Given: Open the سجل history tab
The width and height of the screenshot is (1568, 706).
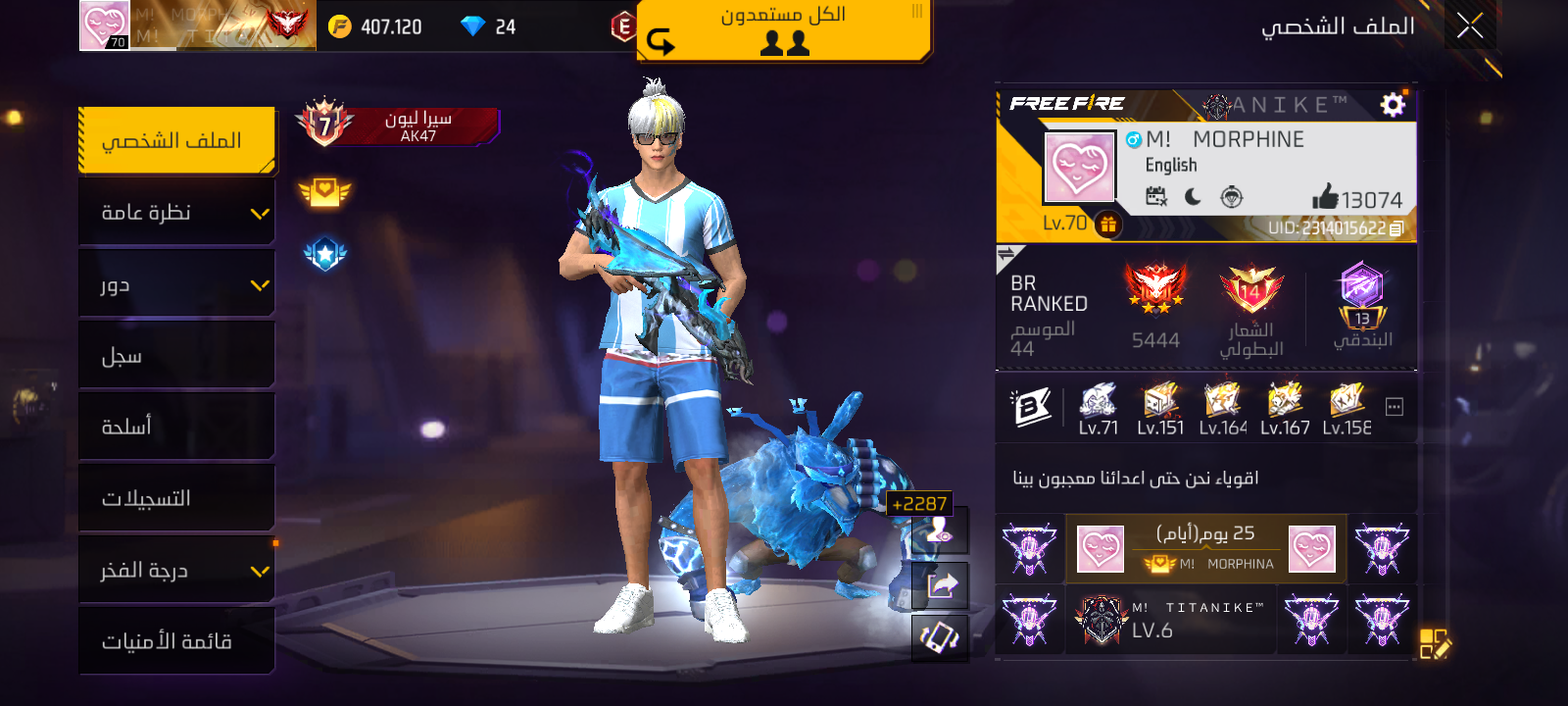Looking at the screenshot, I should [176, 356].
